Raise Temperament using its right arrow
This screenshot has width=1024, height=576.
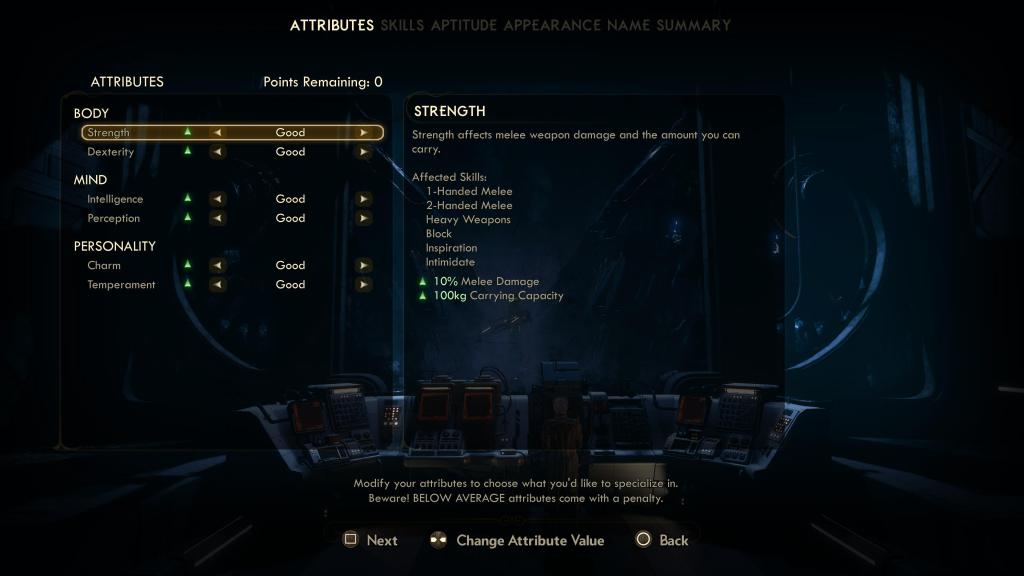(x=364, y=284)
